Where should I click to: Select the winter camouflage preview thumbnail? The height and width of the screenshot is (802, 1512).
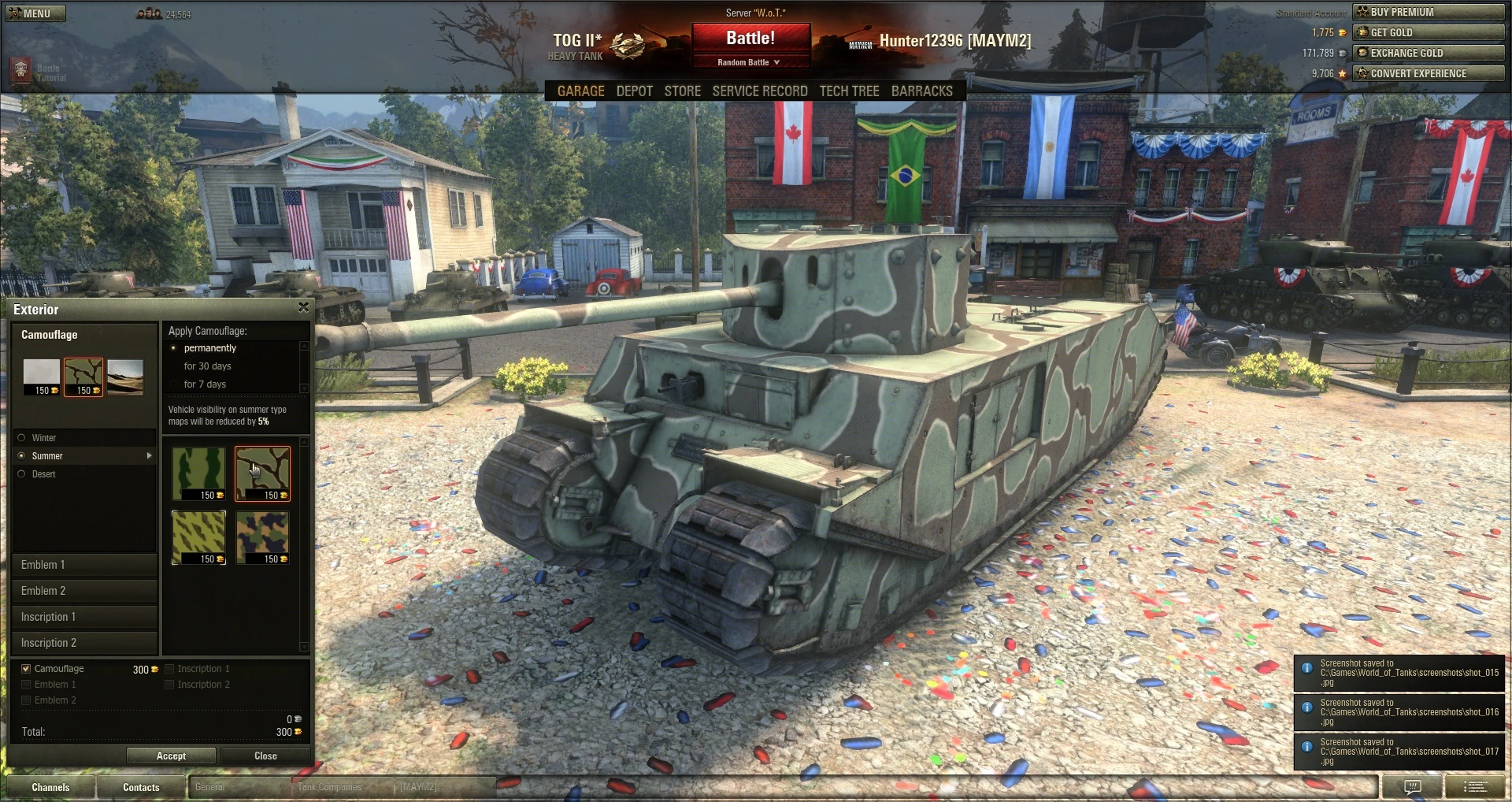tap(42, 377)
